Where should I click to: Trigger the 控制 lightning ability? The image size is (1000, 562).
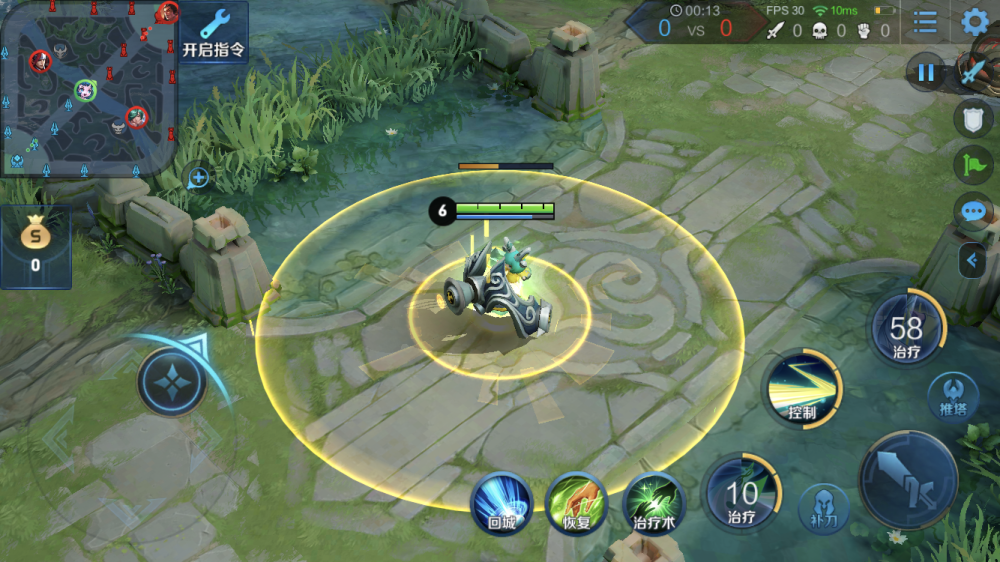(802, 390)
